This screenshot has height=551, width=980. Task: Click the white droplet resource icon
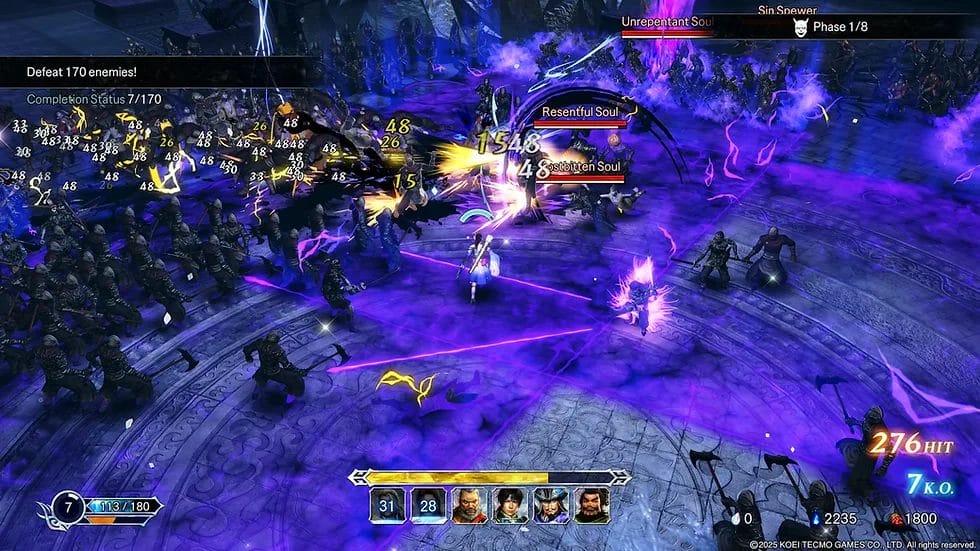(x=735, y=518)
